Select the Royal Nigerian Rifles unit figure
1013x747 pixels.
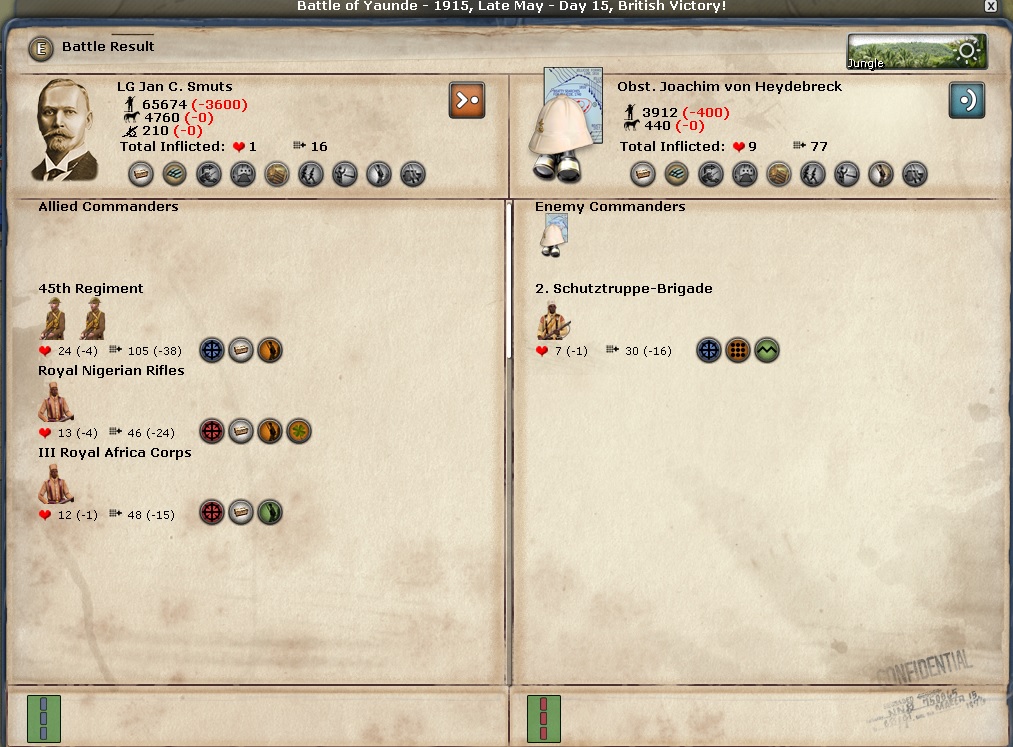55,402
